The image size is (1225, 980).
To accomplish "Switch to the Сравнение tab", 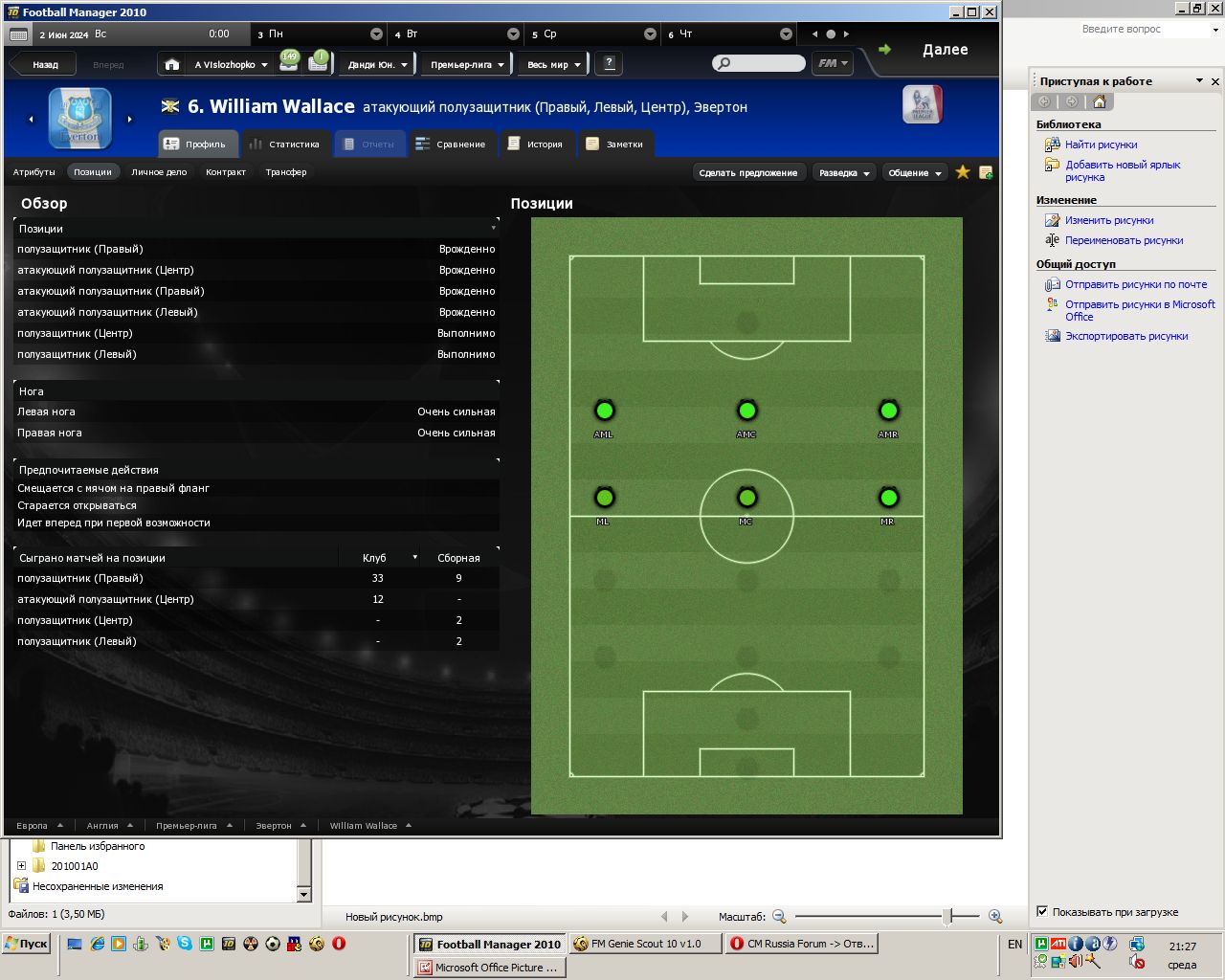I will (451, 144).
